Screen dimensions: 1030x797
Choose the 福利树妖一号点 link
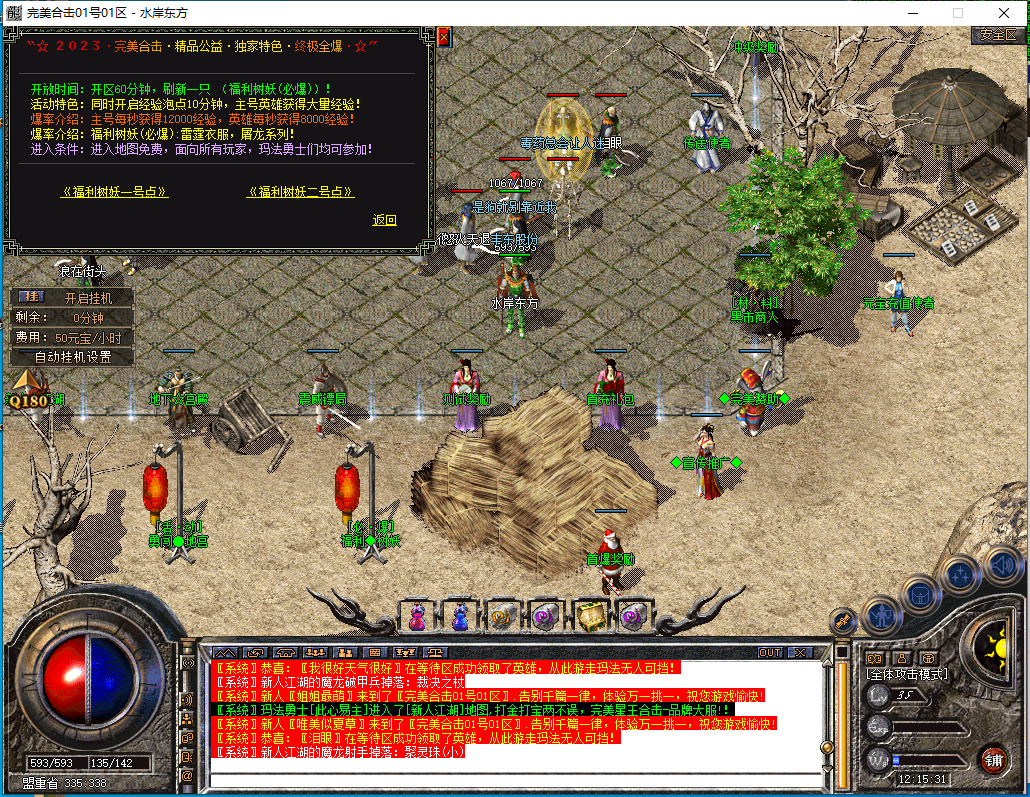(114, 192)
